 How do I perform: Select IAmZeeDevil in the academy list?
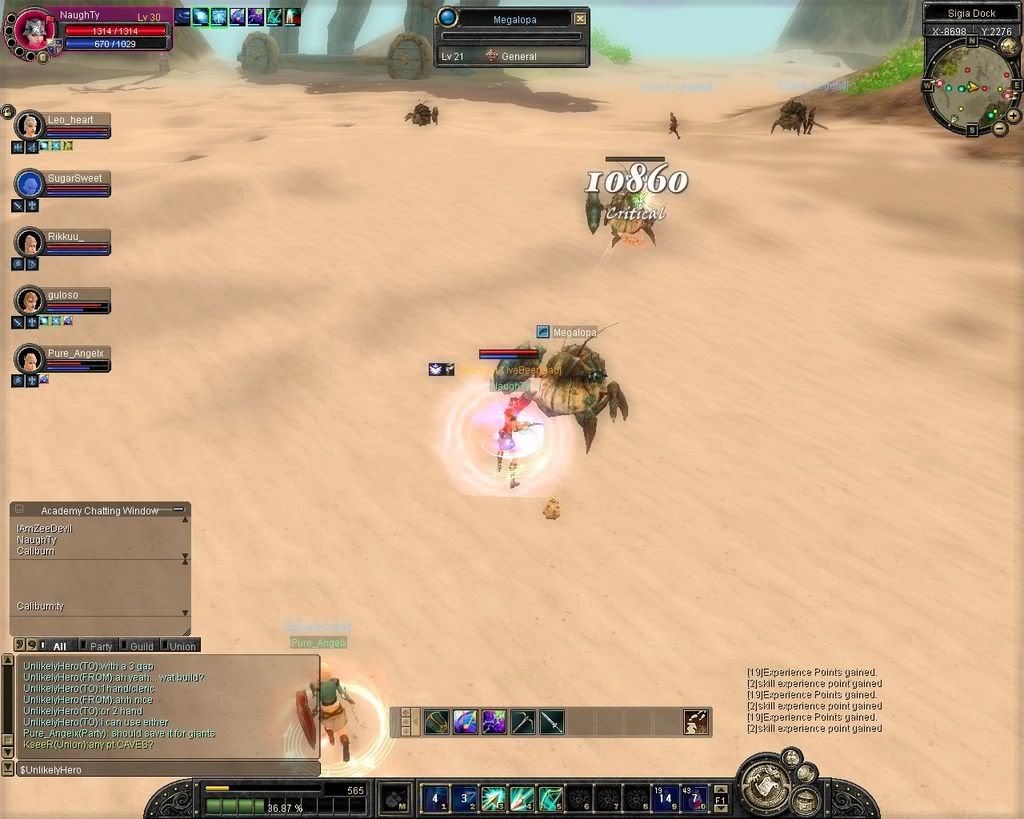(45, 528)
